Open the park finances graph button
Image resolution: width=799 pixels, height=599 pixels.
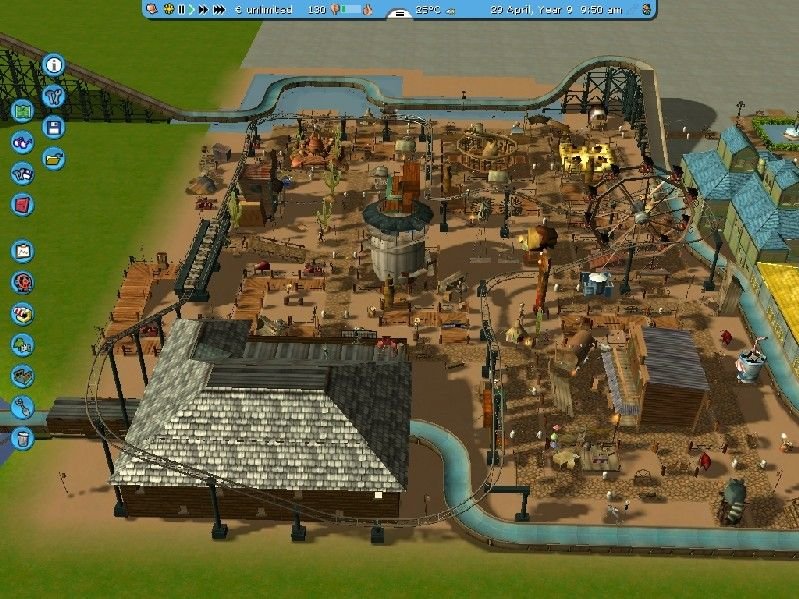click(x=22, y=250)
